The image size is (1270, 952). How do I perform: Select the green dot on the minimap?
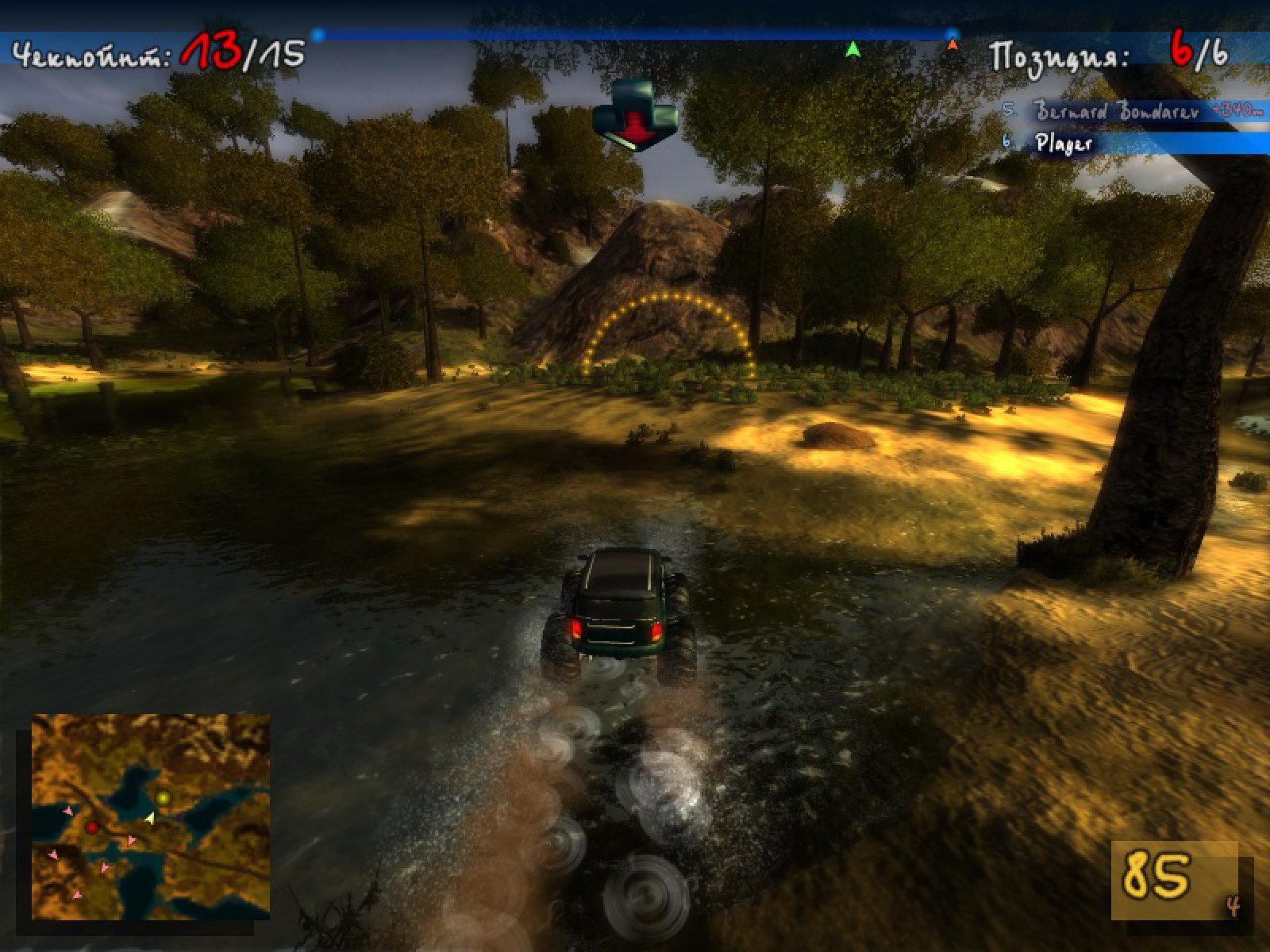164,797
